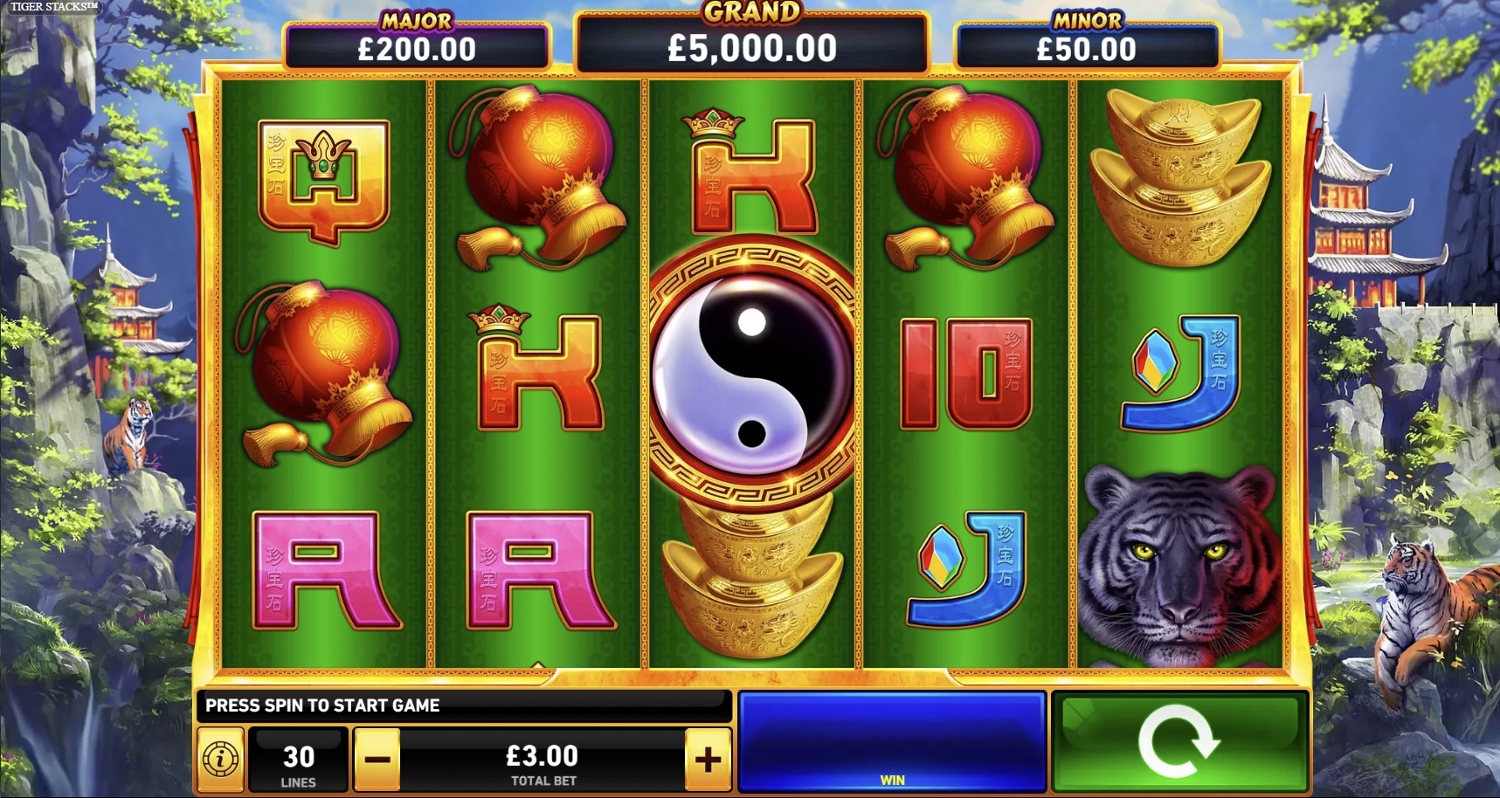The width and height of the screenshot is (1500, 798).
Task: Select the 30 lines indicator
Action: point(298,760)
